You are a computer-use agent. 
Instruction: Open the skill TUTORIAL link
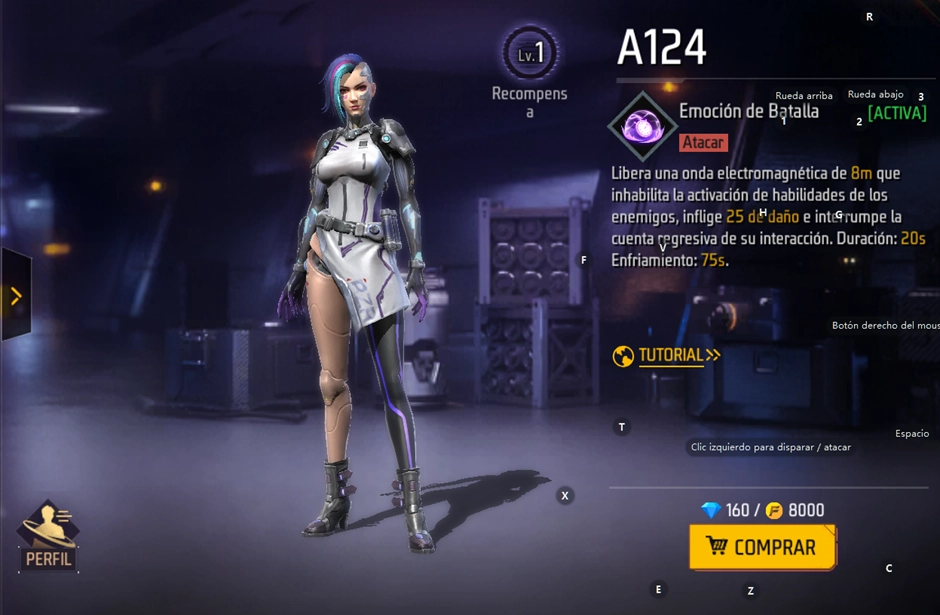[667, 355]
